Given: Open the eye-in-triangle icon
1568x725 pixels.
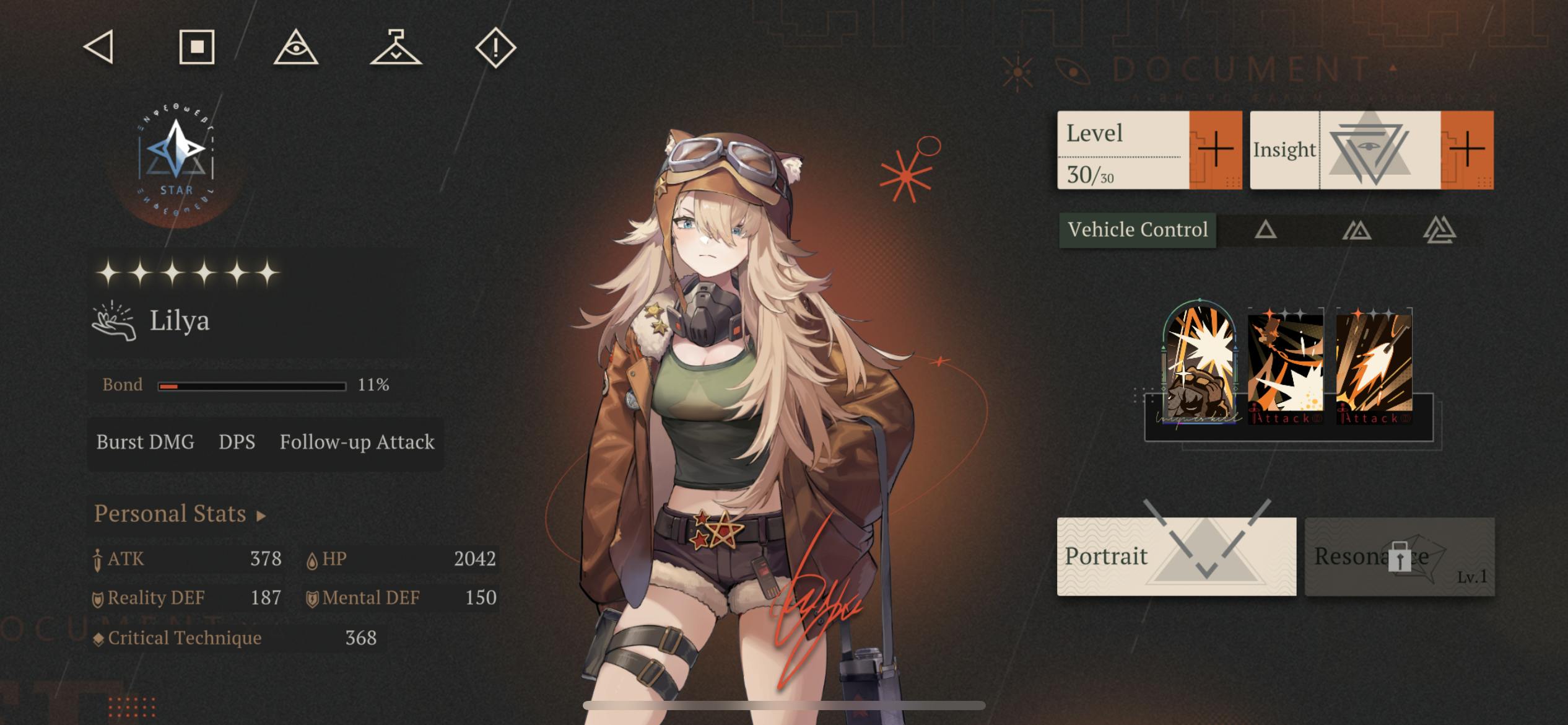Looking at the screenshot, I should [296, 47].
